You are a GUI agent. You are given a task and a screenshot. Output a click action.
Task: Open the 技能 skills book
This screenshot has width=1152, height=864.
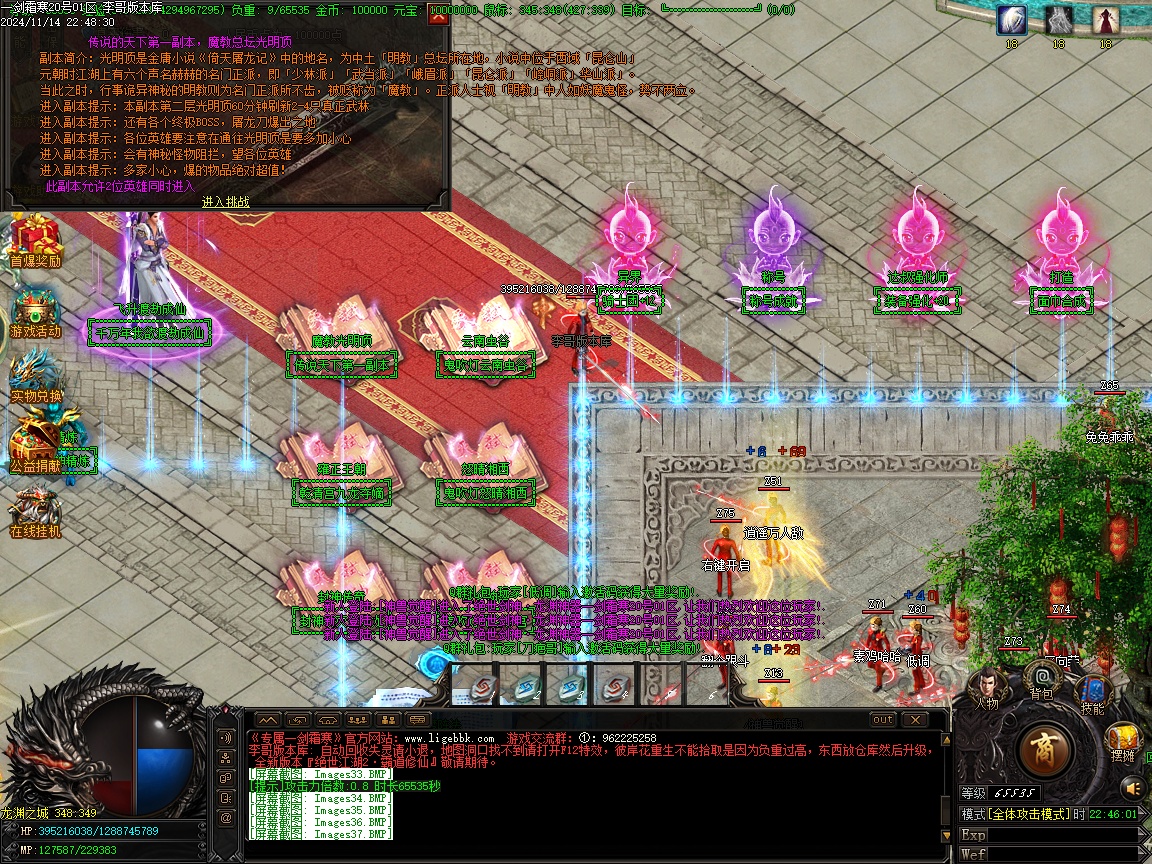coord(1093,691)
